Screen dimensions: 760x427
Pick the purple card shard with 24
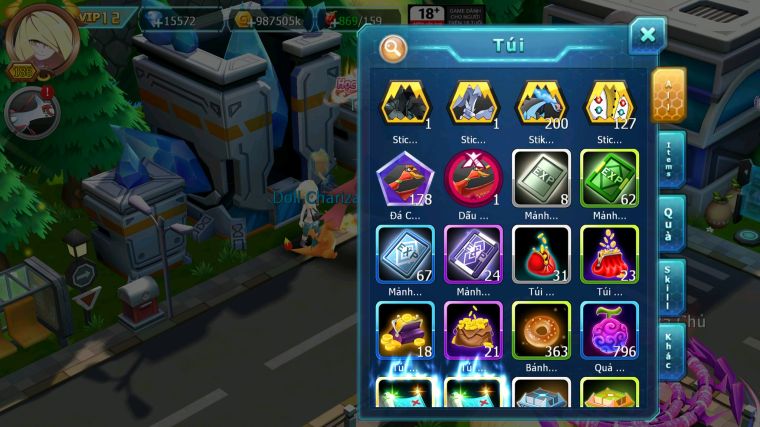click(473, 253)
